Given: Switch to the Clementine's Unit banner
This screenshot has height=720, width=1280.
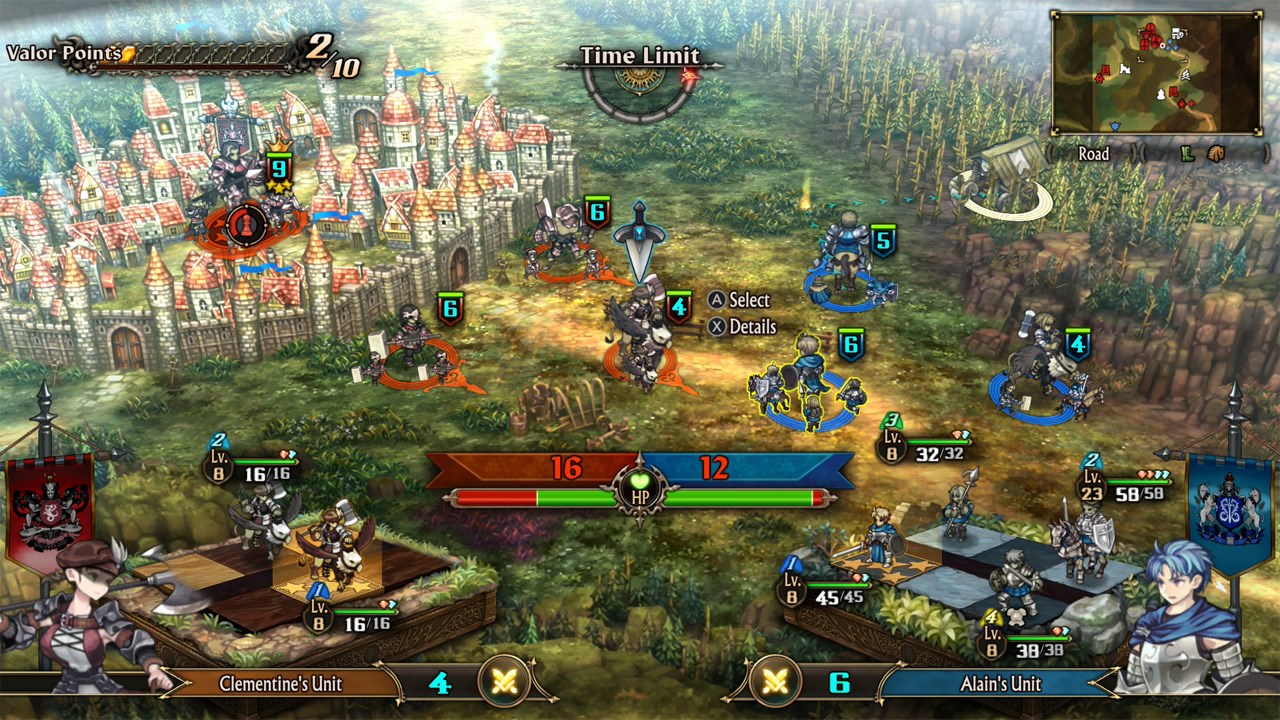Looking at the screenshot, I should [281, 684].
